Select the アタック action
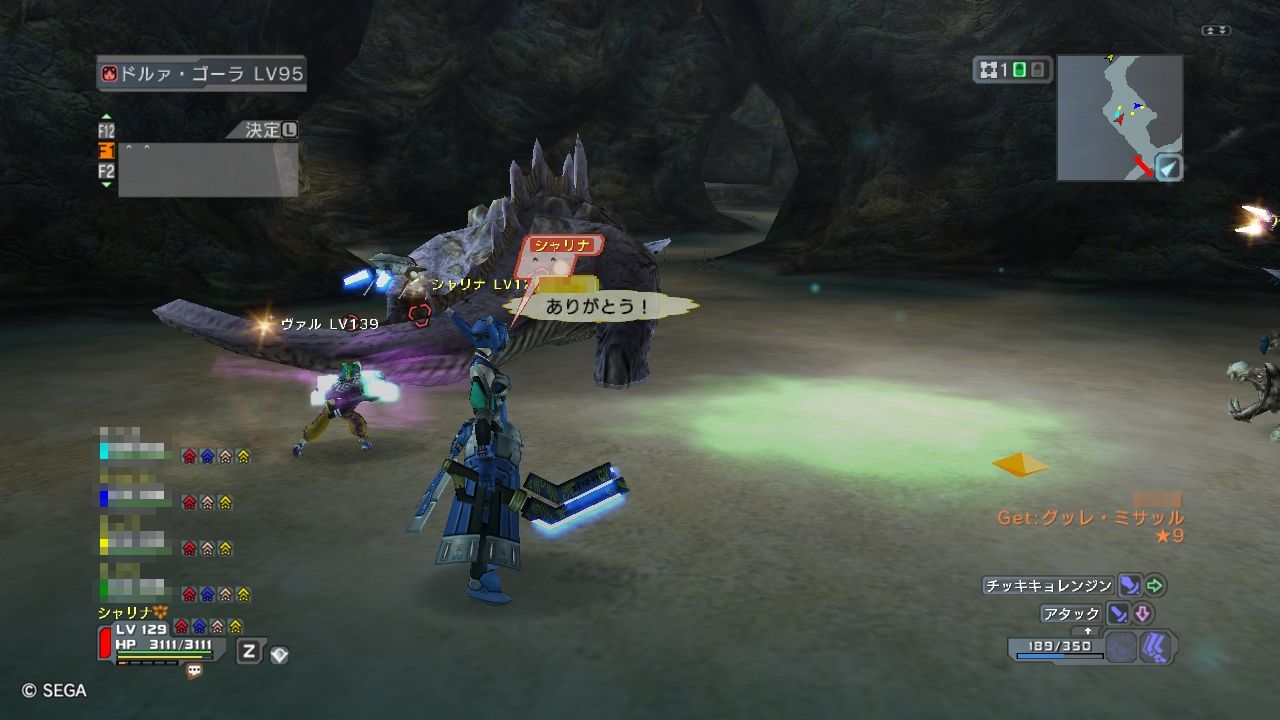Image resolution: width=1280 pixels, height=720 pixels. [x=1071, y=613]
